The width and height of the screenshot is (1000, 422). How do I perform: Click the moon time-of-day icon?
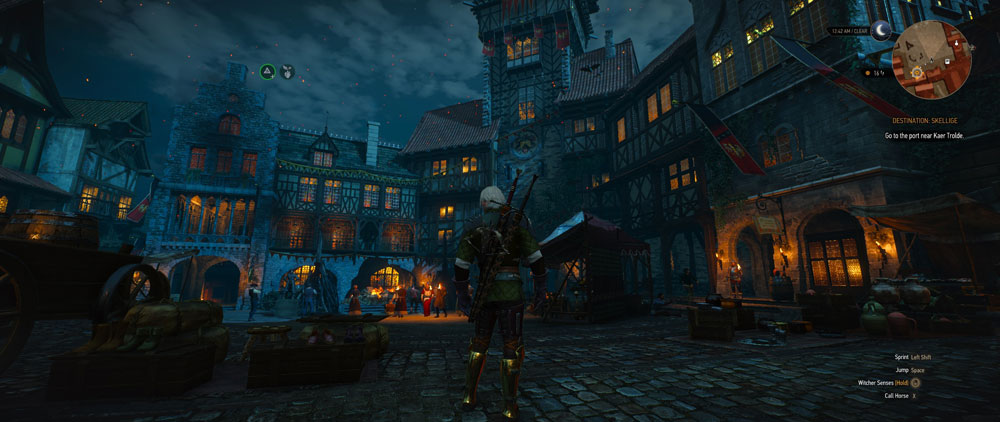pos(881,33)
